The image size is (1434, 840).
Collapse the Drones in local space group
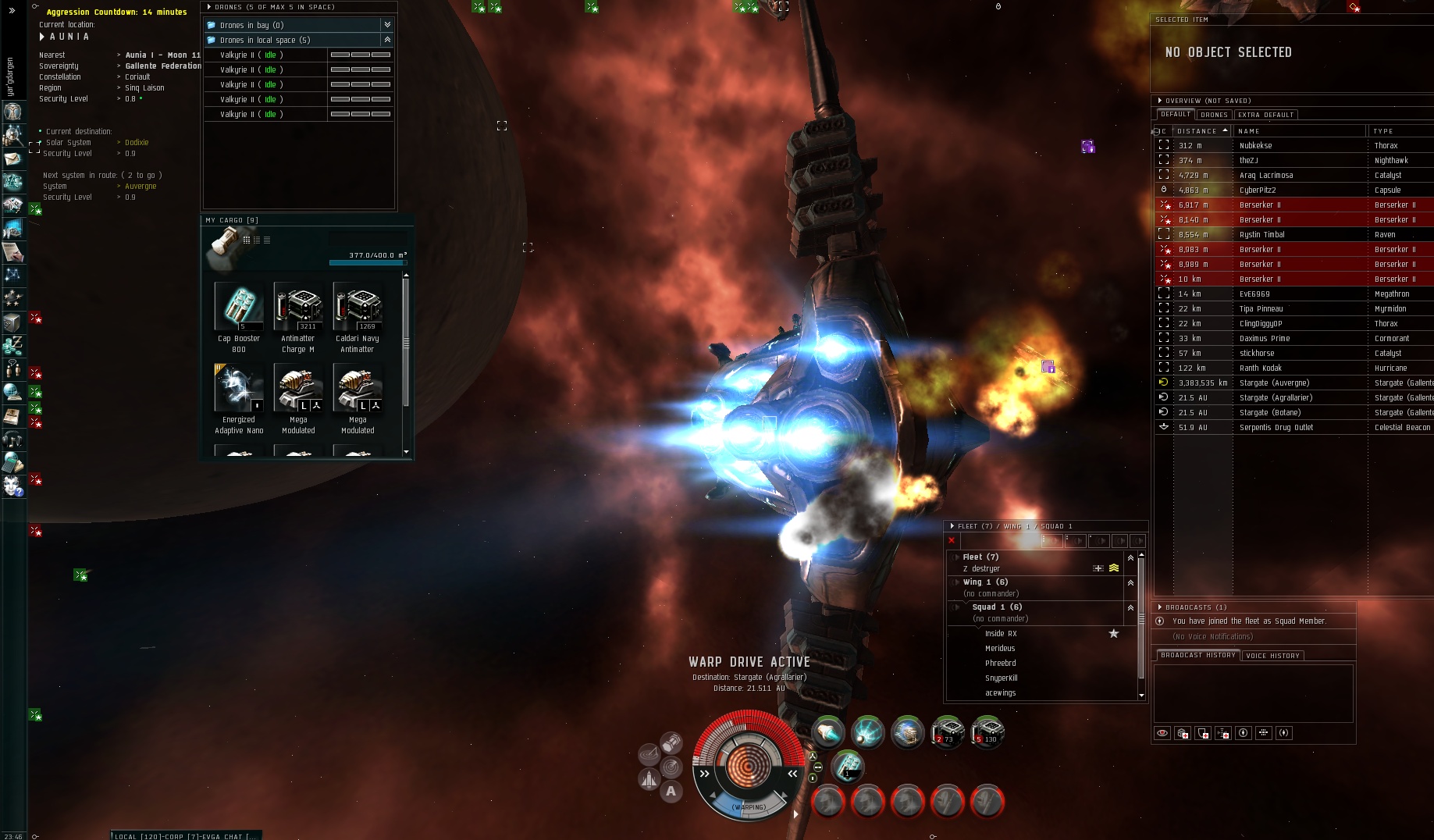(x=387, y=40)
